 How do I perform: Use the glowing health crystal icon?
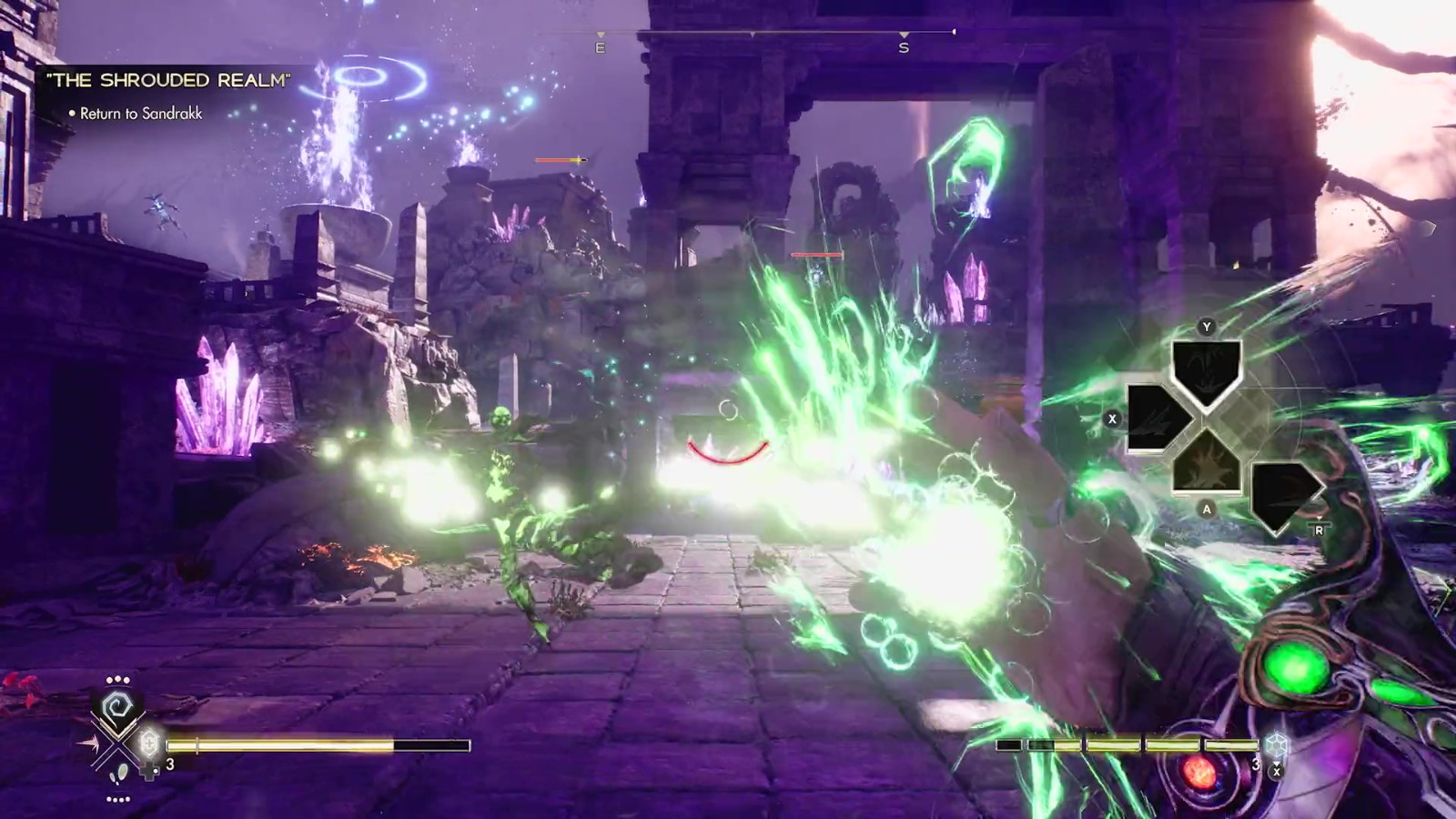pos(149,743)
